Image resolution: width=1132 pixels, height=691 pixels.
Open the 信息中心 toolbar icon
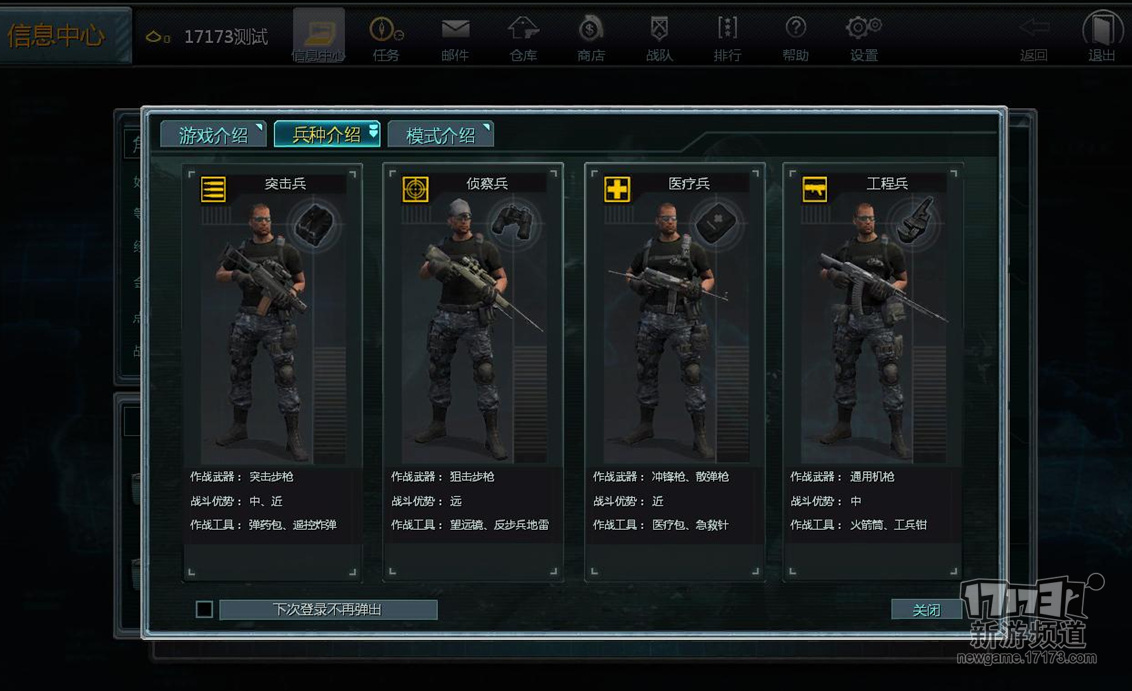[318, 37]
